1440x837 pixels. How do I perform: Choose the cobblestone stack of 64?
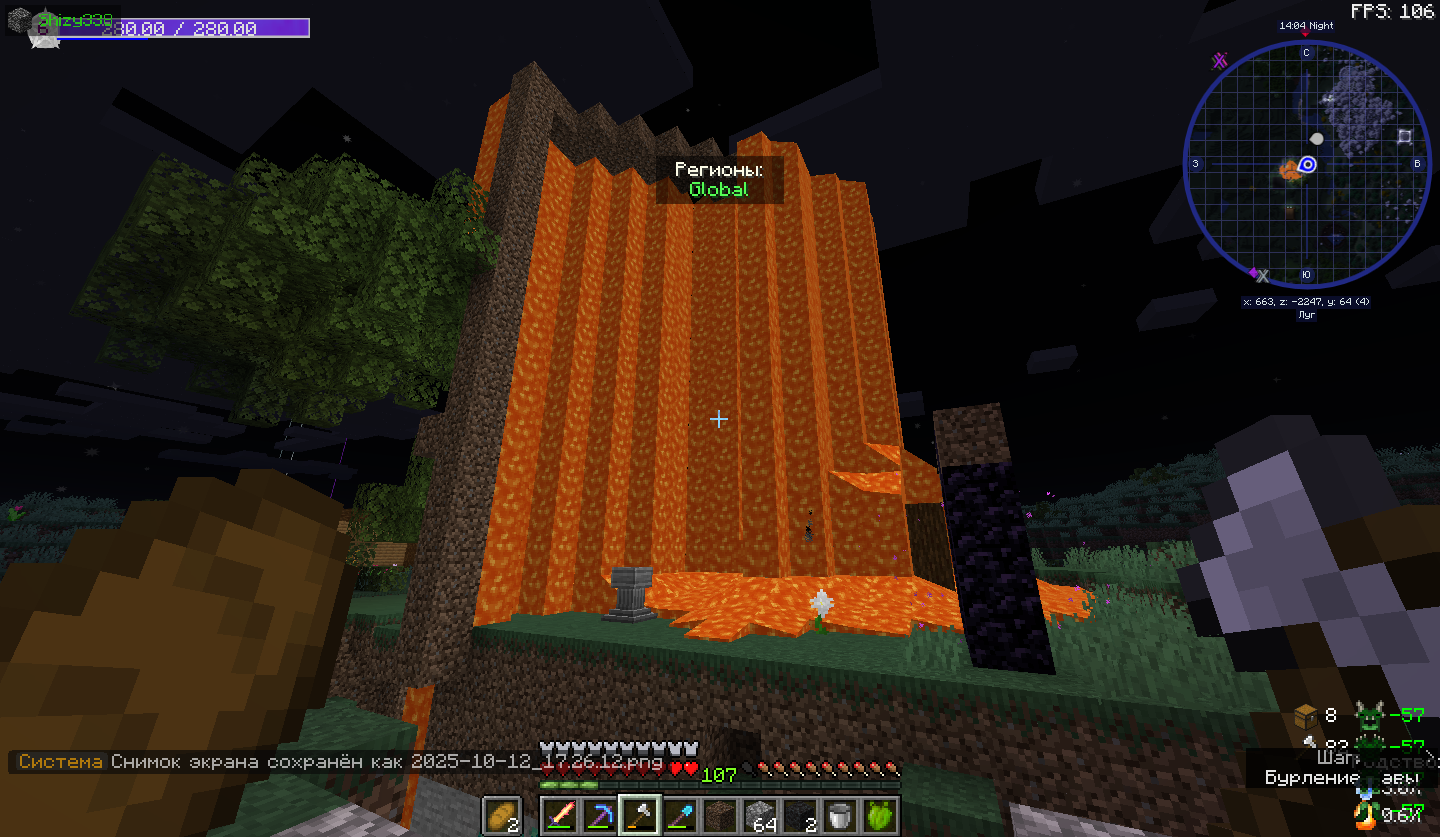pyautogui.click(x=760, y=815)
